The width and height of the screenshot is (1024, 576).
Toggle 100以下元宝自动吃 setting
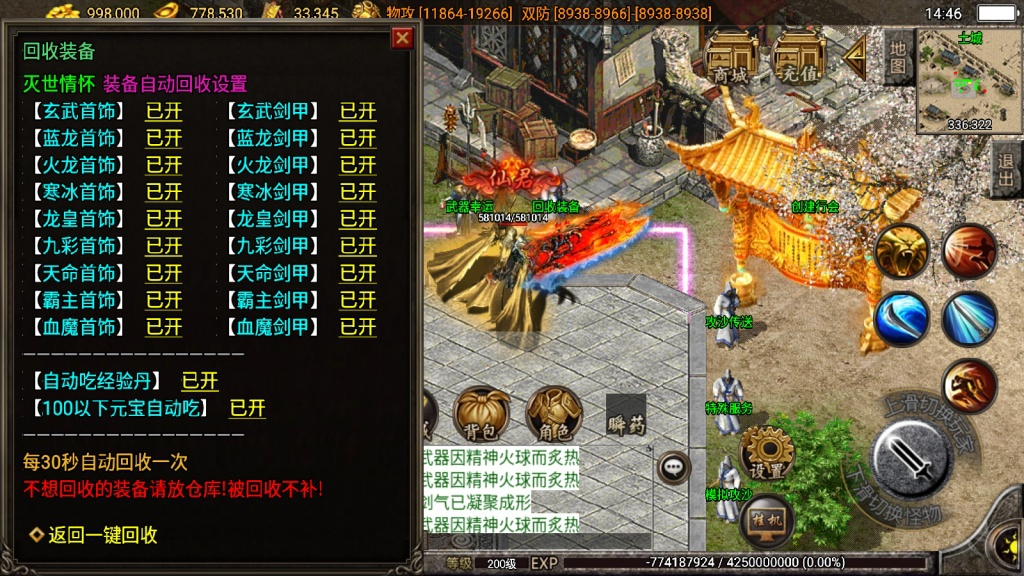pos(247,408)
